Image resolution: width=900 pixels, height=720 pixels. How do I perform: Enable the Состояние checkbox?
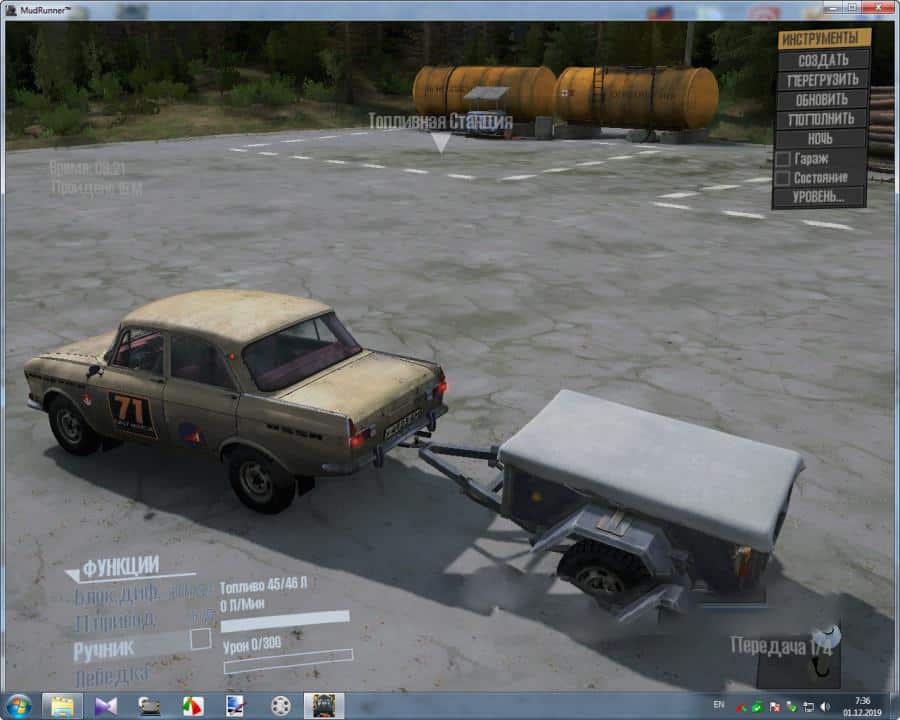point(783,178)
